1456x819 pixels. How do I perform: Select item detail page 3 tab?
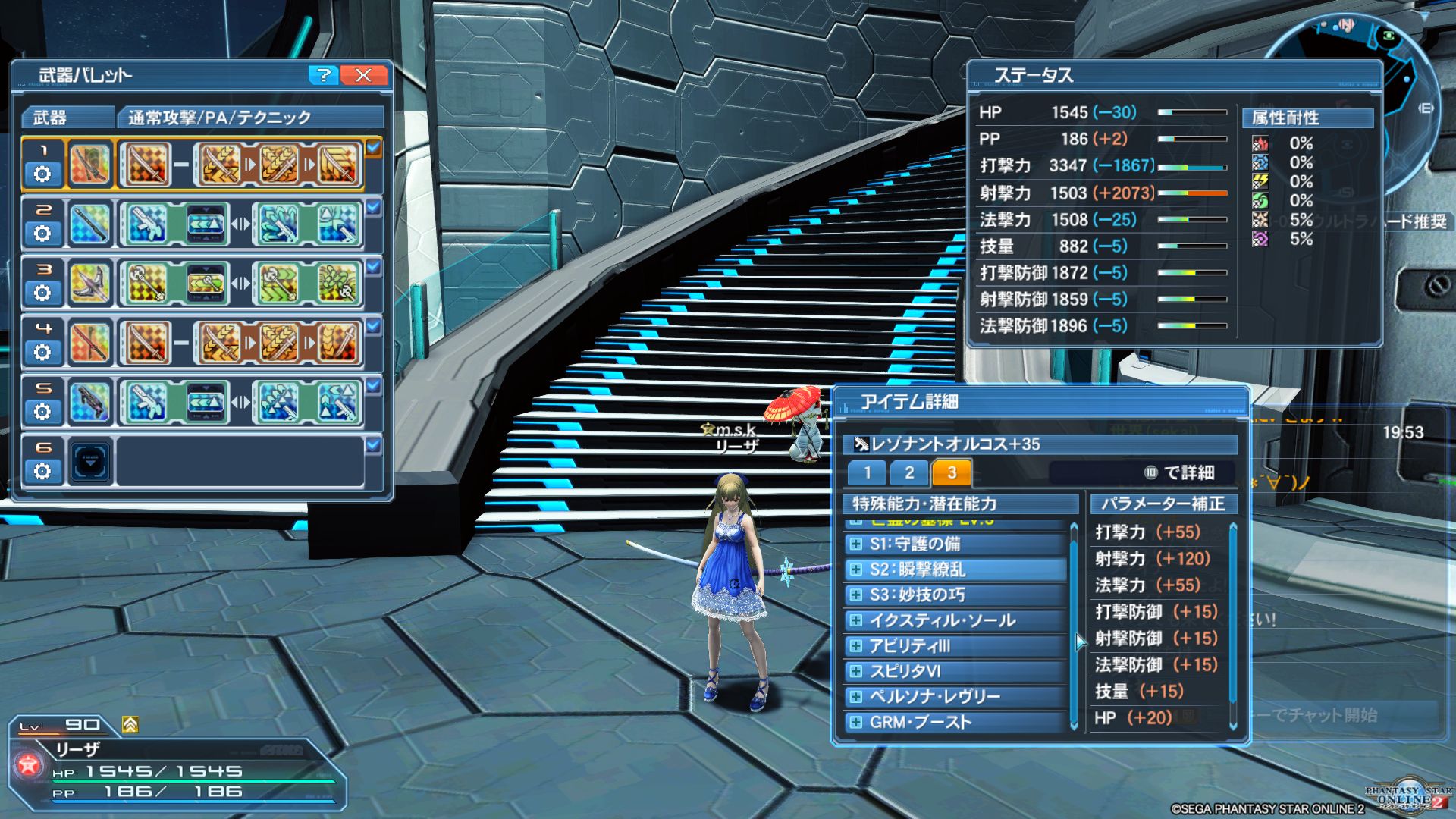952,473
